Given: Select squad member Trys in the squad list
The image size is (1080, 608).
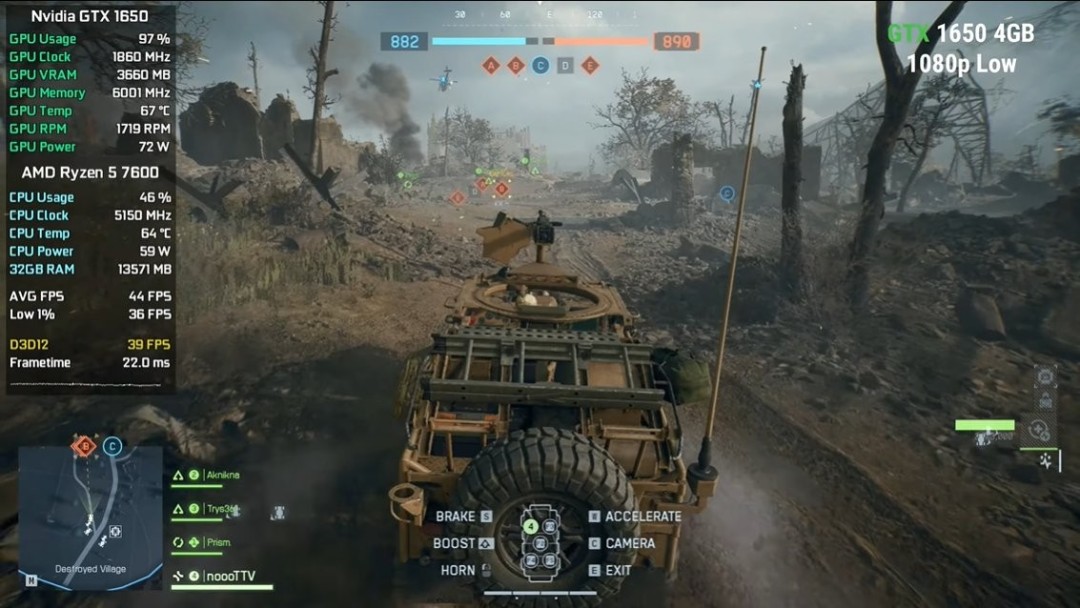Looking at the screenshot, I should [x=221, y=509].
